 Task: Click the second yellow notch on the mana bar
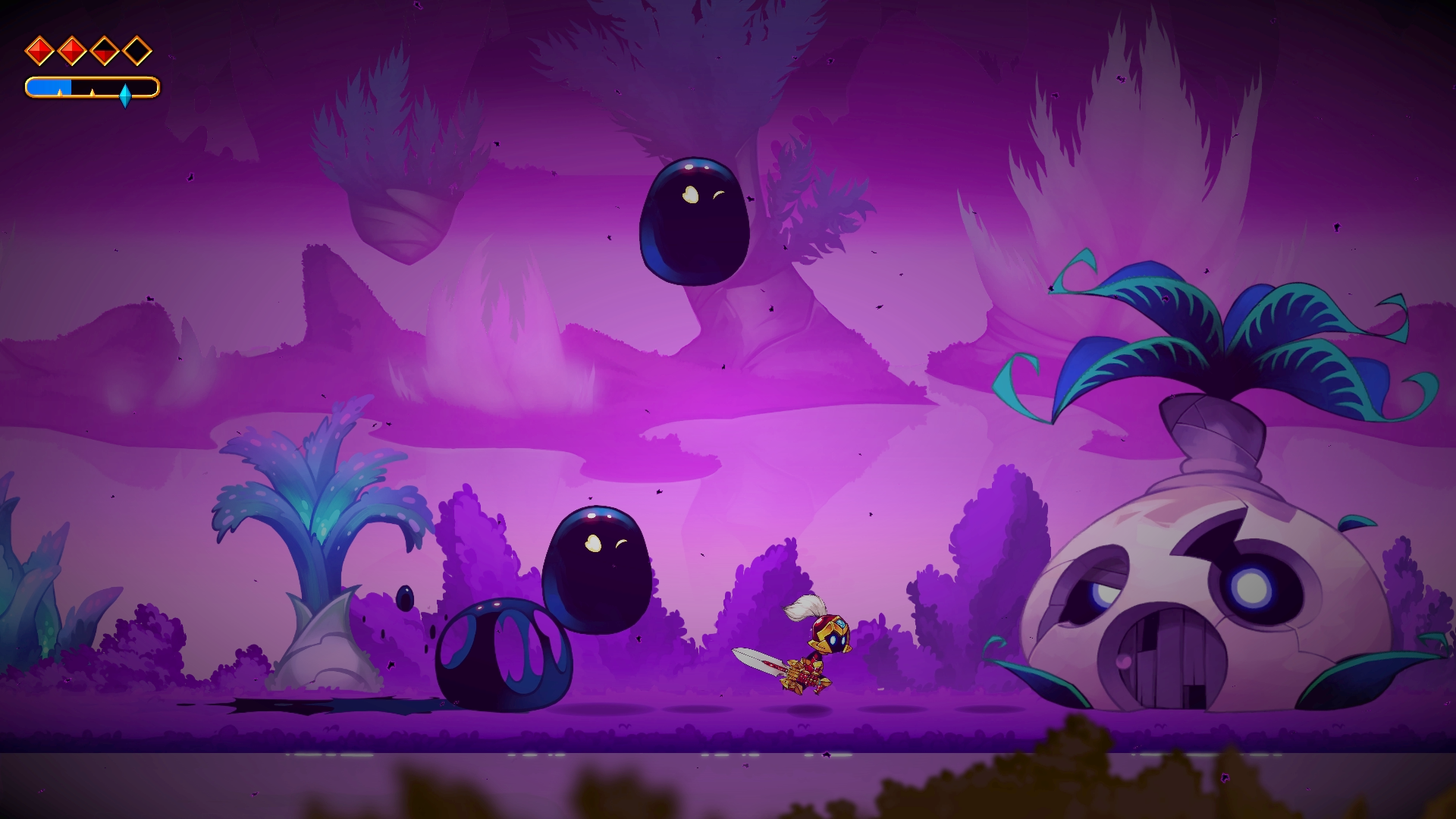pyautogui.click(x=93, y=94)
